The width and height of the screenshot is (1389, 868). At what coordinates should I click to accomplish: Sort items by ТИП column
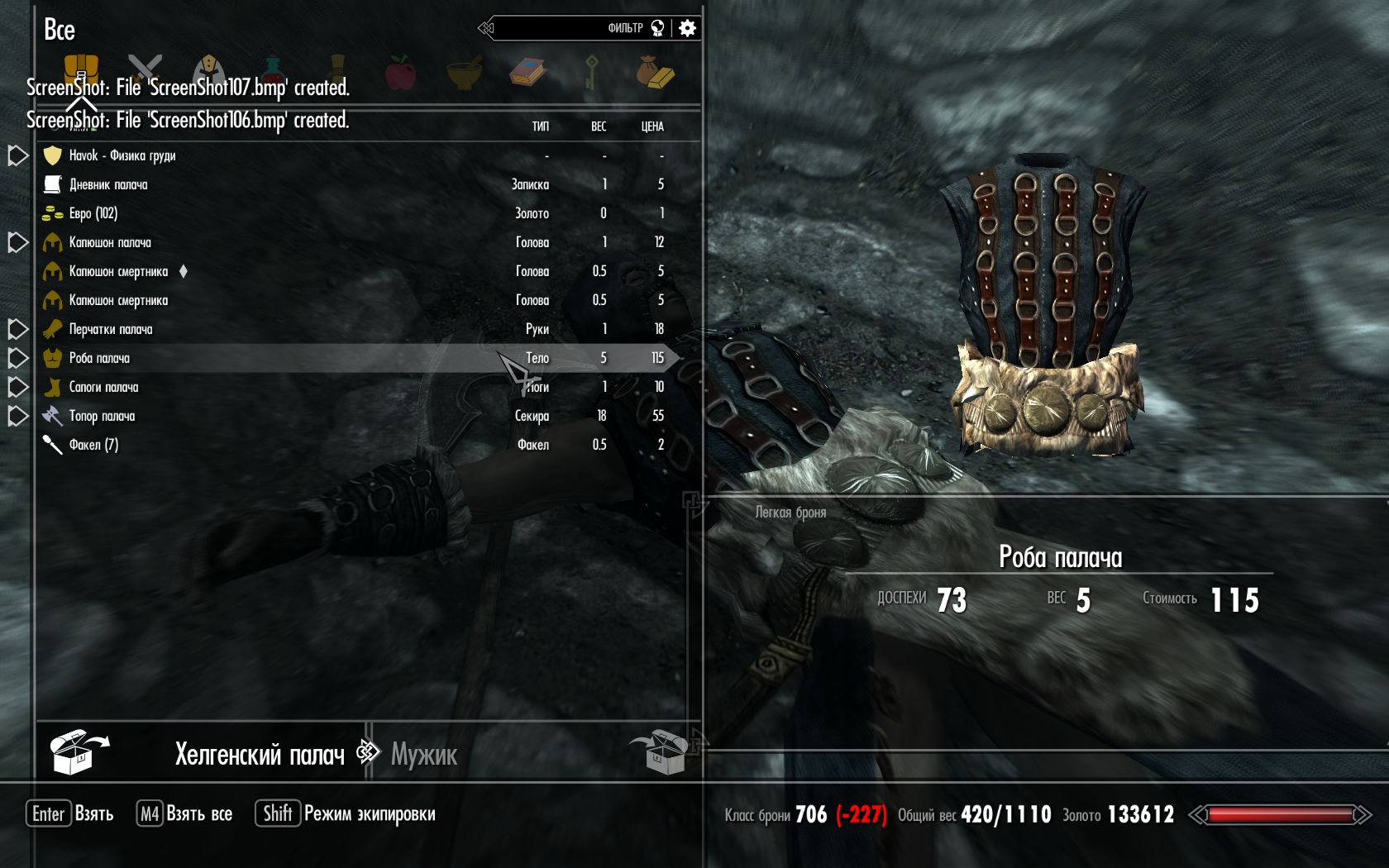[x=540, y=126]
